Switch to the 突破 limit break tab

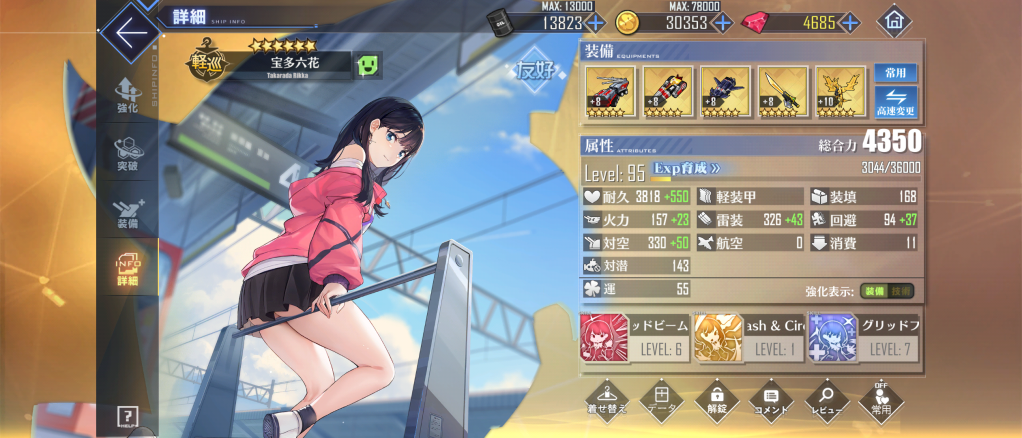tap(127, 153)
